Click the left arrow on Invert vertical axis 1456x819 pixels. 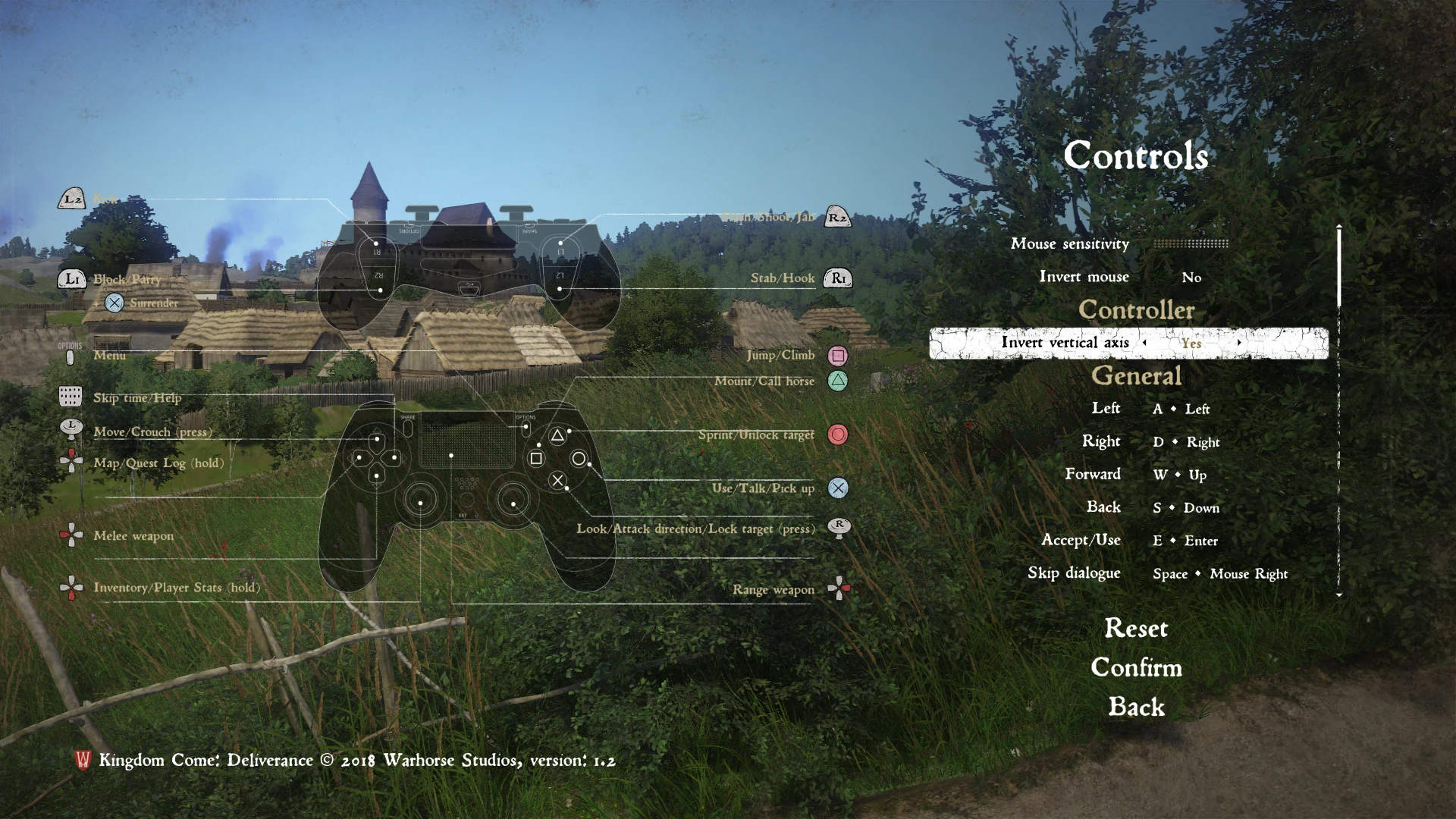1144,343
